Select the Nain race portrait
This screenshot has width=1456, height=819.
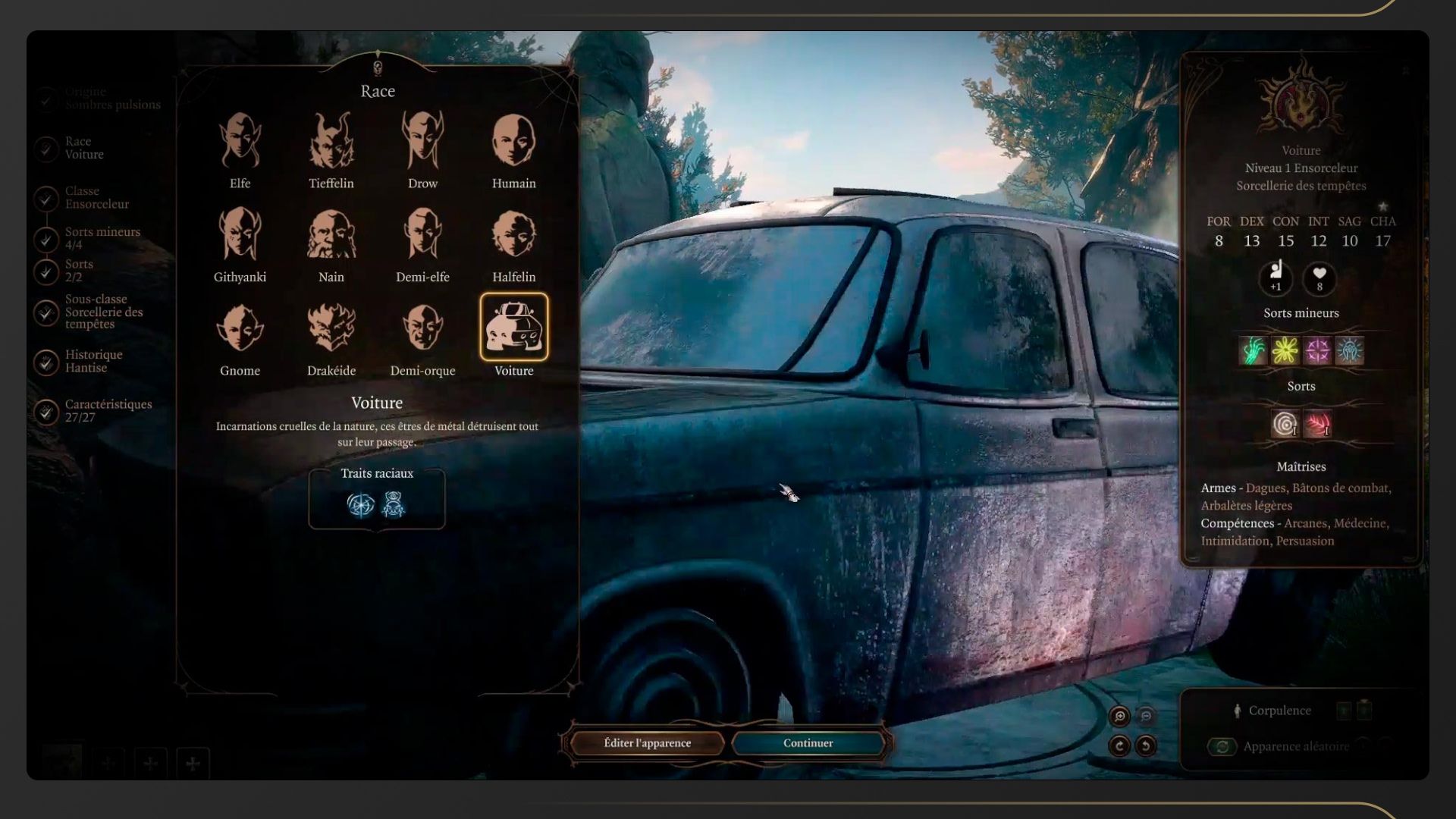331,235
